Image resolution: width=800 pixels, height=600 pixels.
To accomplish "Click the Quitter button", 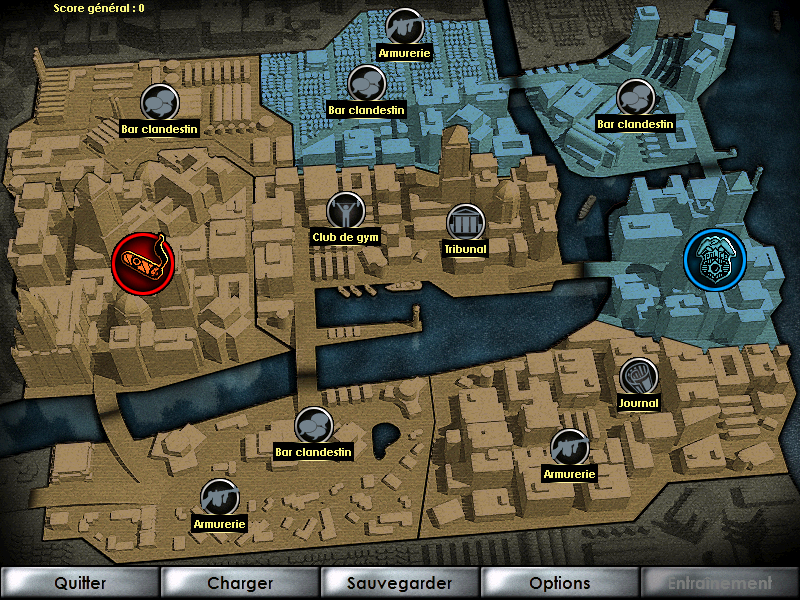I will click(x=80, y=583).
